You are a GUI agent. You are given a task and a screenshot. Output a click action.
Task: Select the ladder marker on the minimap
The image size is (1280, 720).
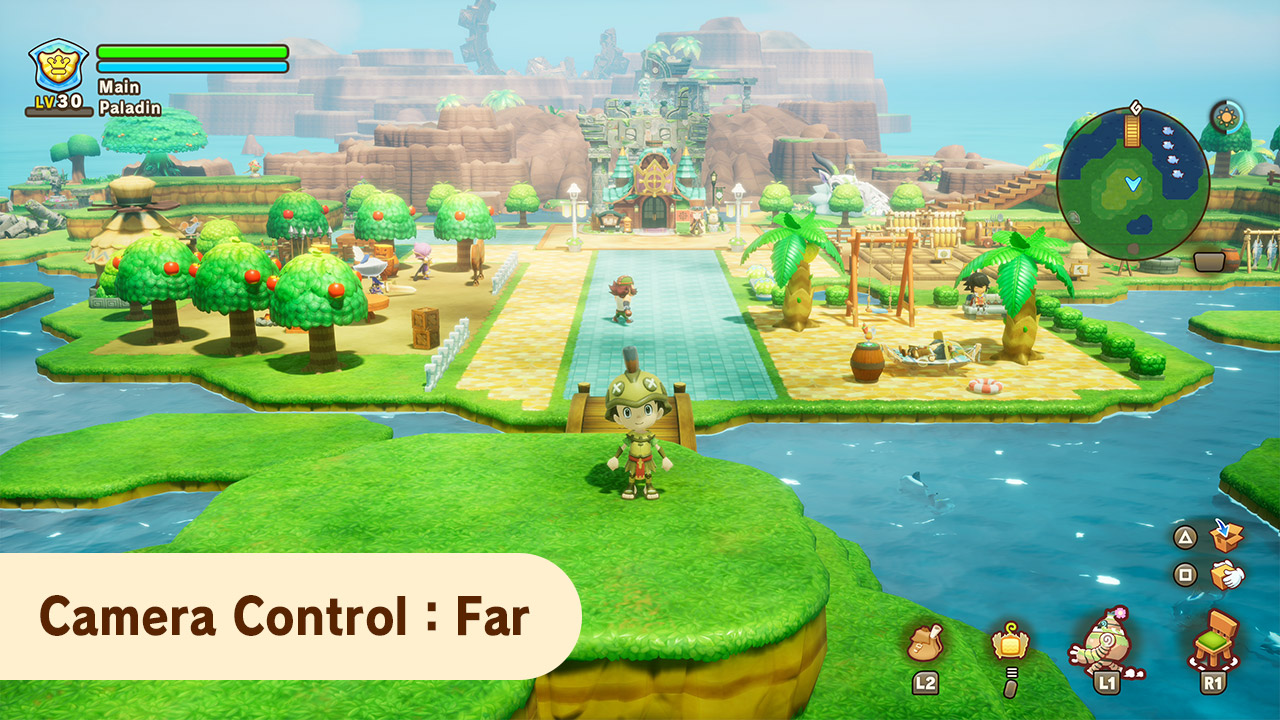(x=1132, y=130)
